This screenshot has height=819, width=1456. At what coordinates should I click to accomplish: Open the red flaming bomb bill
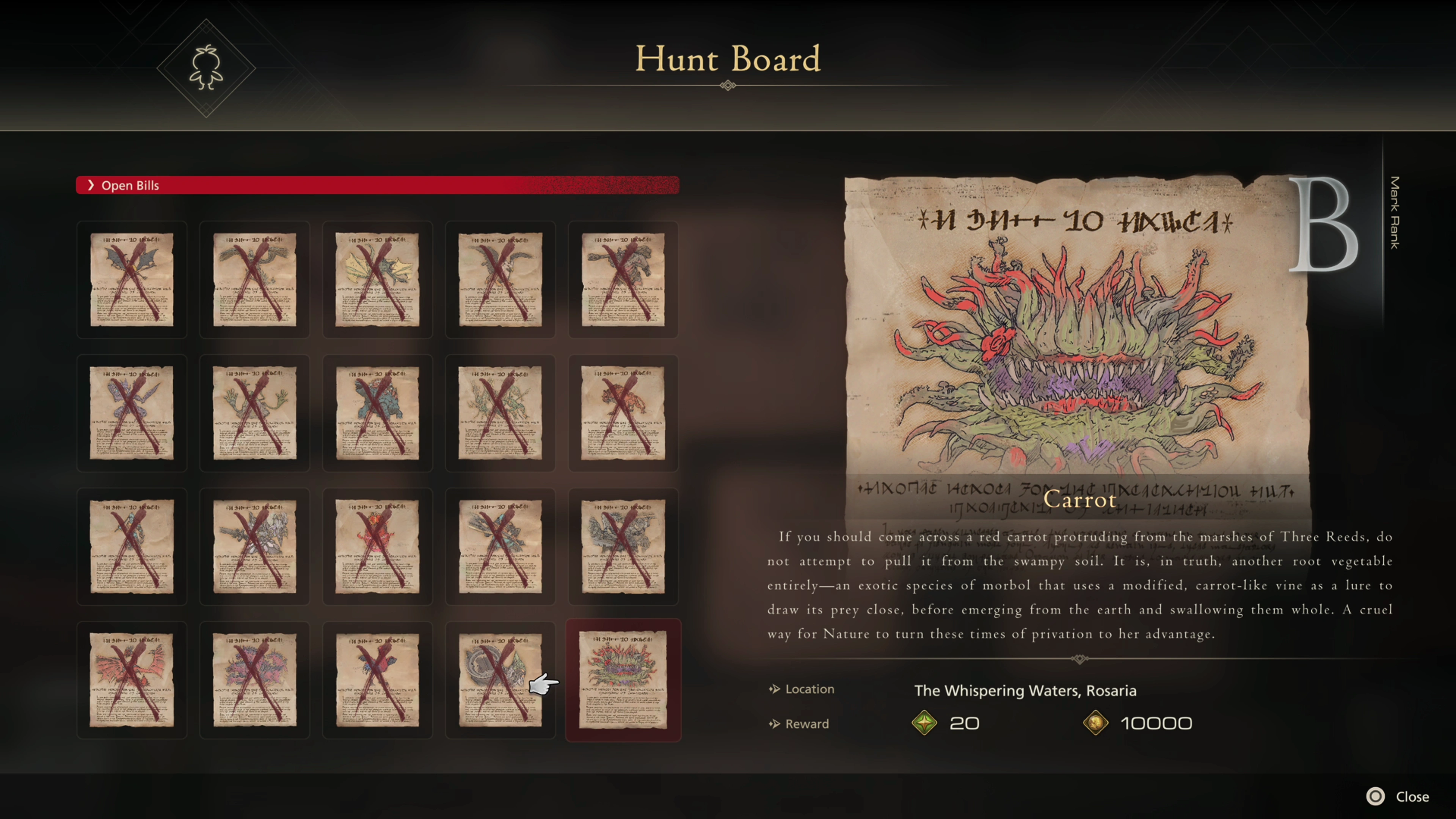tap(377, 546)
